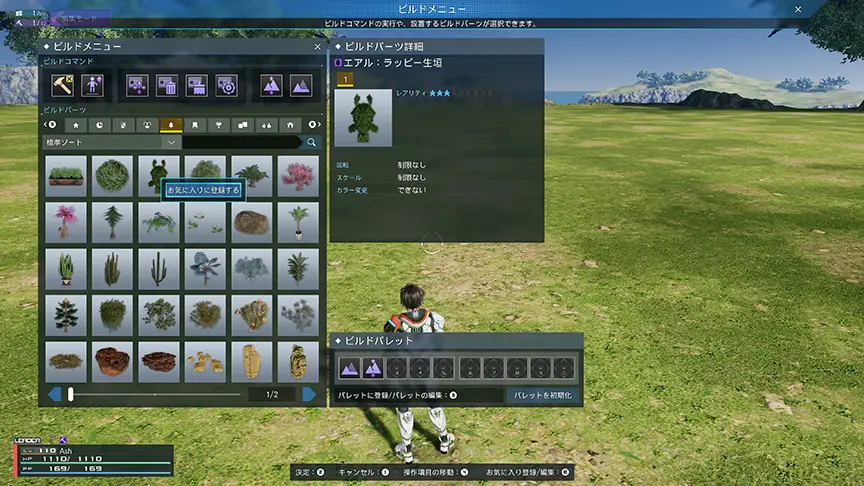Click the parts page slider handle
This screenshot has height=486, width=864.
[x=71, y=394]
